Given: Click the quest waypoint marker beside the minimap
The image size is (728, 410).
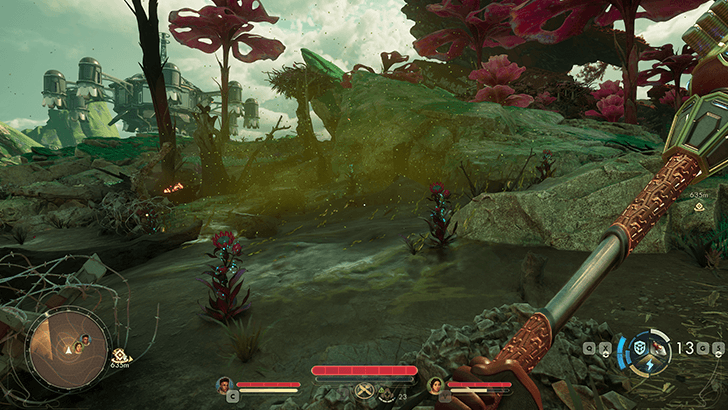Looking at the screenshot, I should (121, 355).
